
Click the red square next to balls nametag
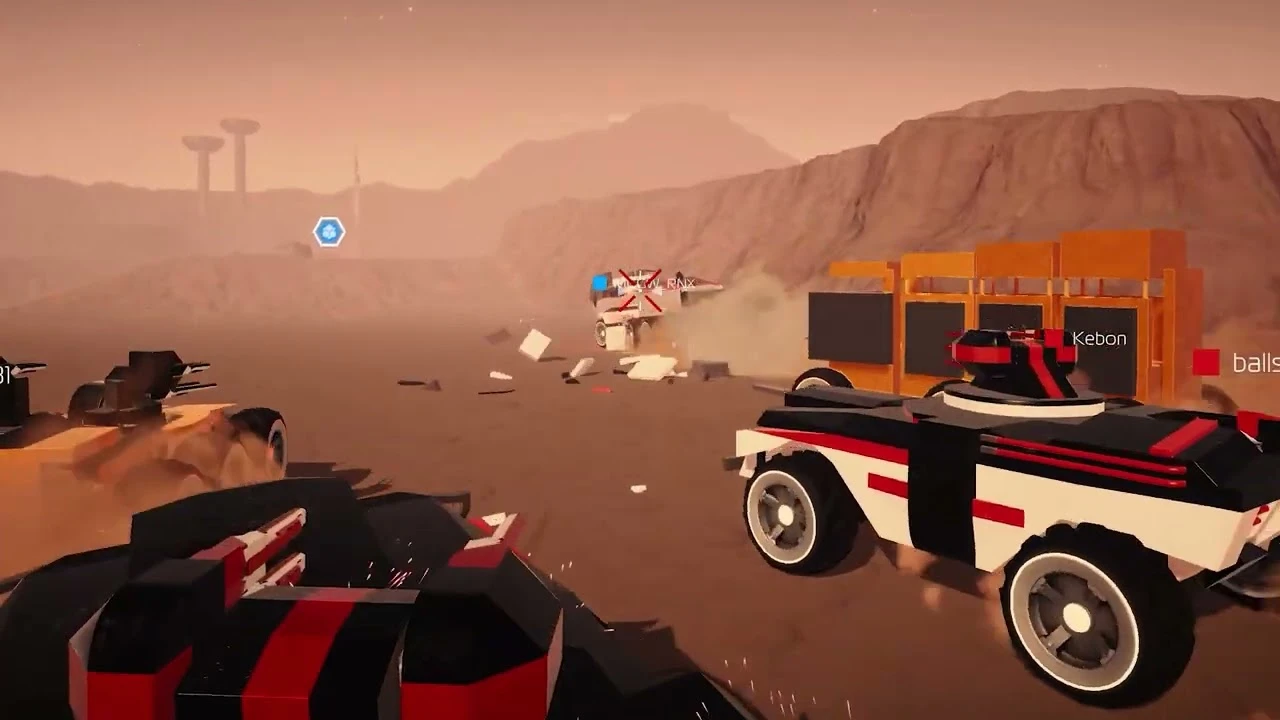pyautogui.click(x=1207, y=361)
